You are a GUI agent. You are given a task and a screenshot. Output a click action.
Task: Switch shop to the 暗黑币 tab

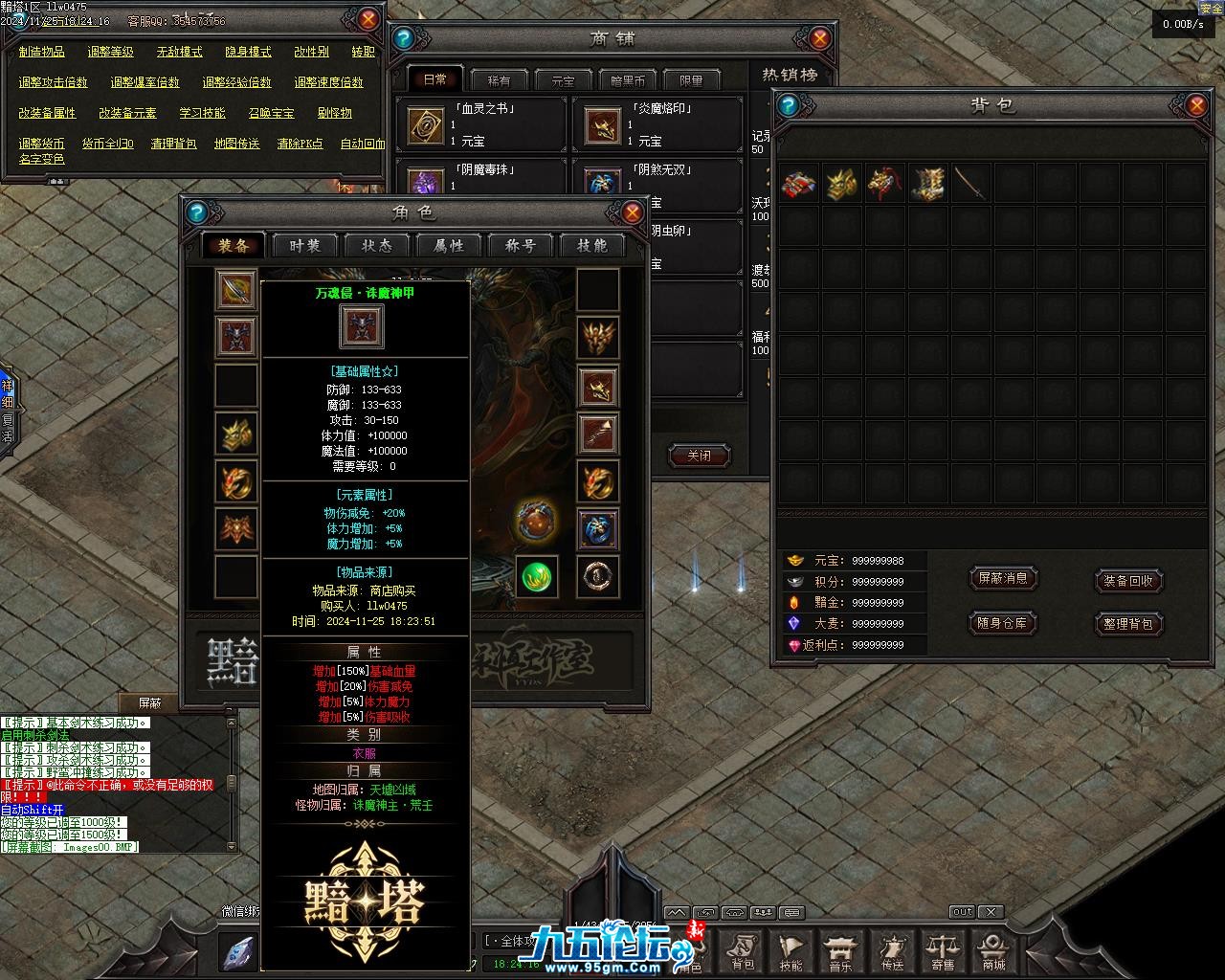(627, 80)
